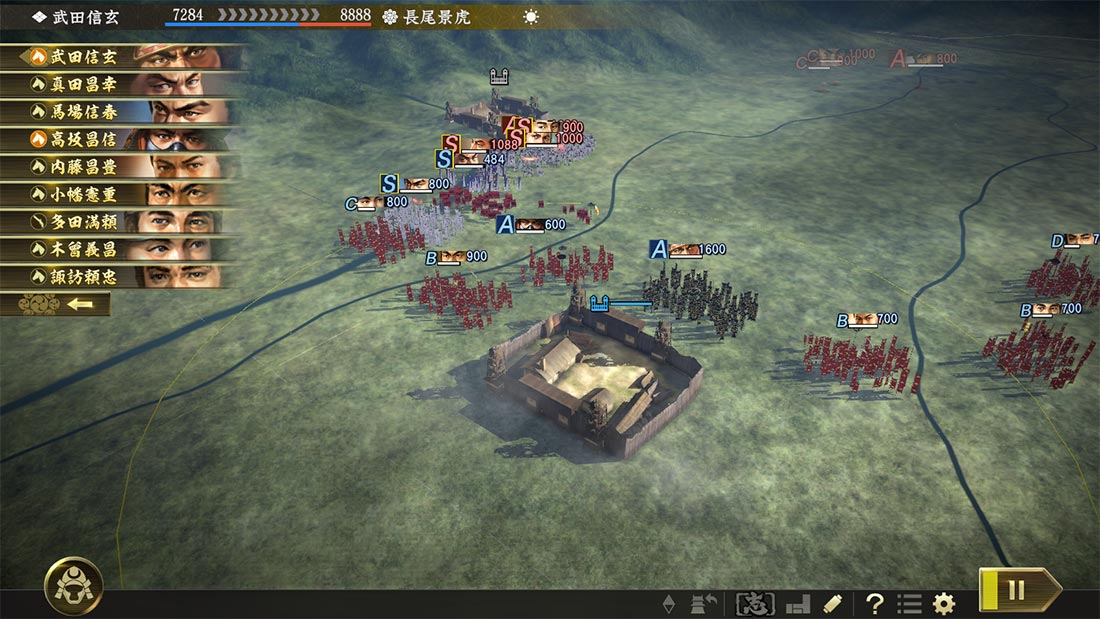Open the gear settings menu

click(x=943, y=604)
